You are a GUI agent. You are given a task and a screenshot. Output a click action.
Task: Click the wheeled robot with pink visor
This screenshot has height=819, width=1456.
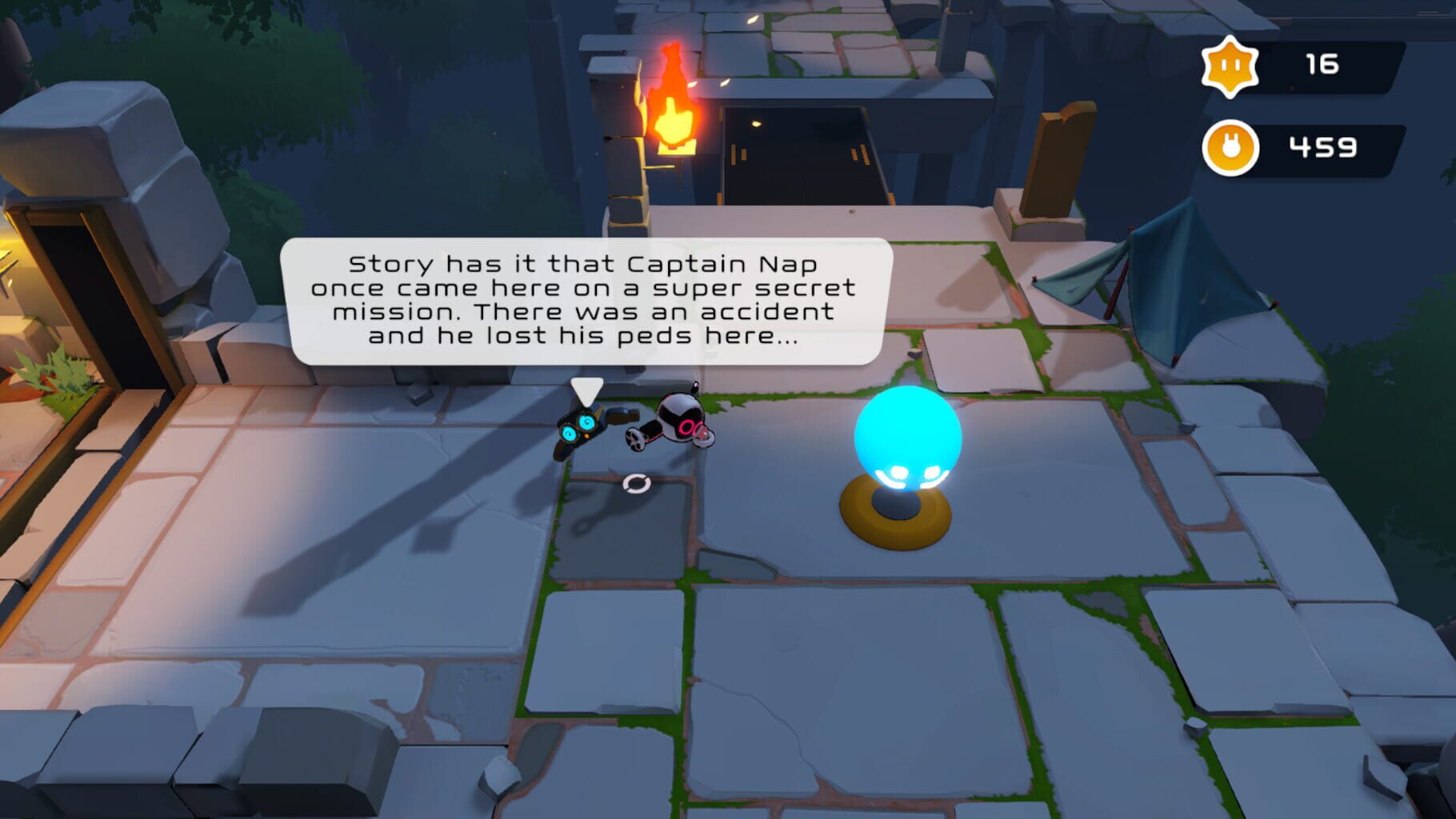[x=681, y=421]
